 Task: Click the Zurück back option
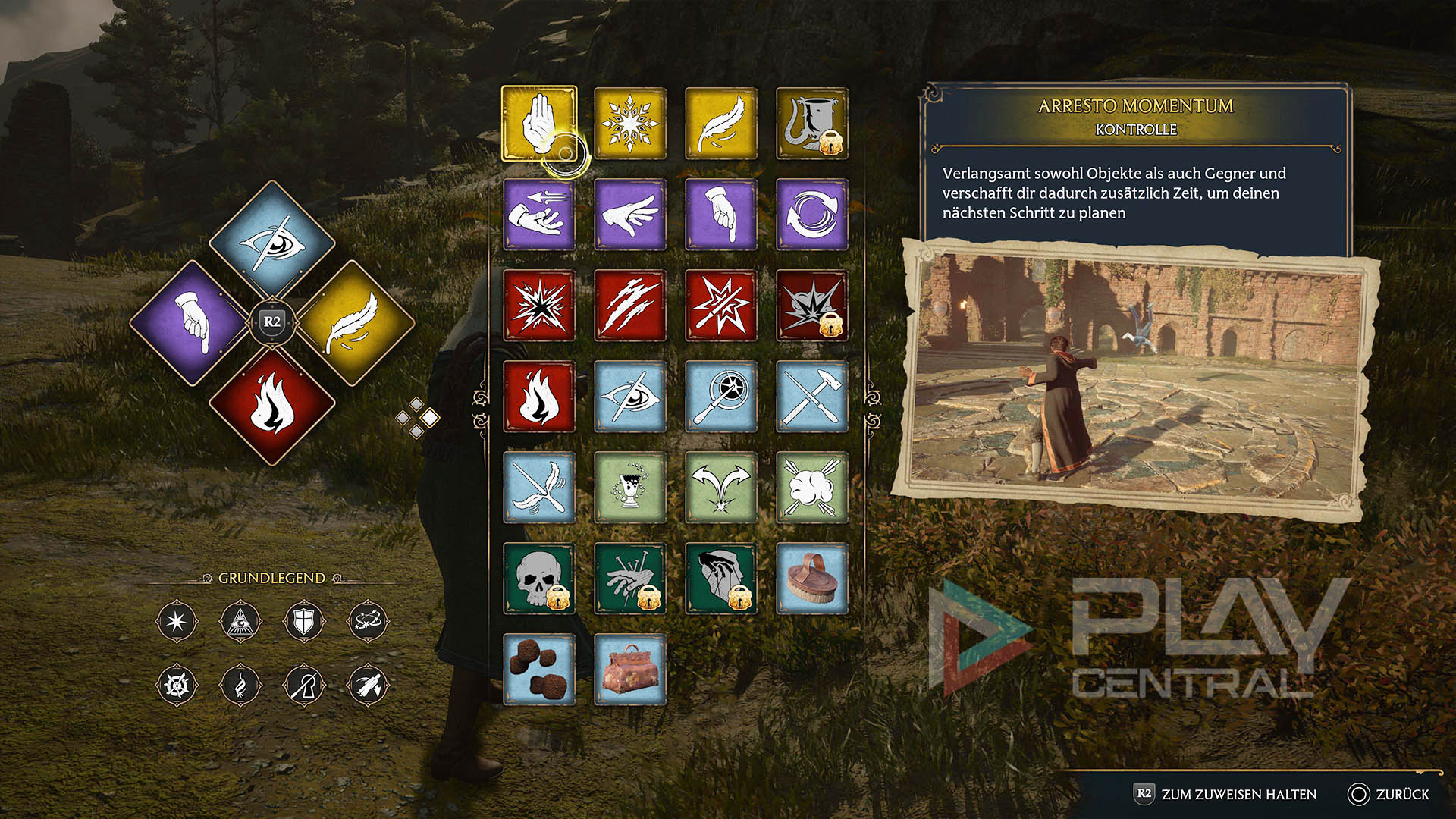pos(1389,794)
